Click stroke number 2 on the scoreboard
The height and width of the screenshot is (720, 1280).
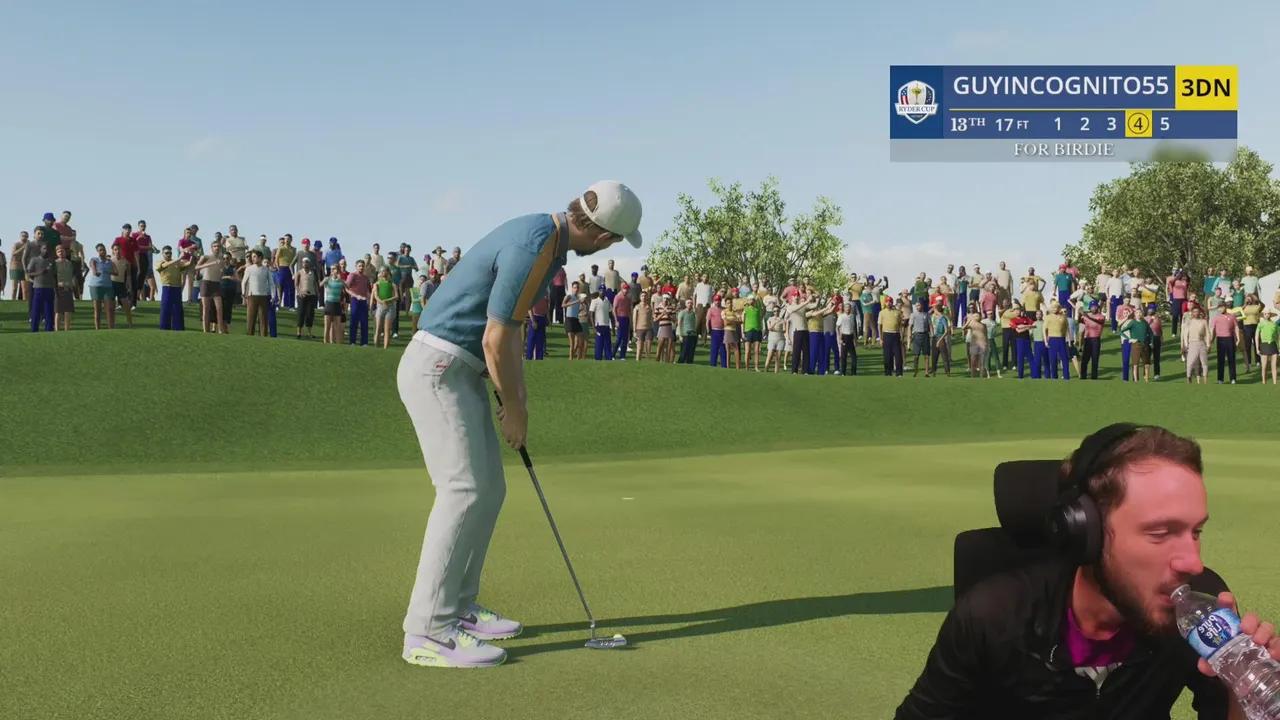1083,124
